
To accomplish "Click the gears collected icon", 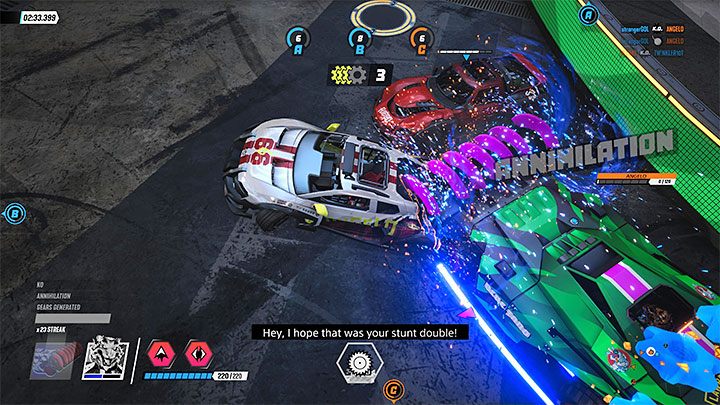I will (x=350, y=73).
